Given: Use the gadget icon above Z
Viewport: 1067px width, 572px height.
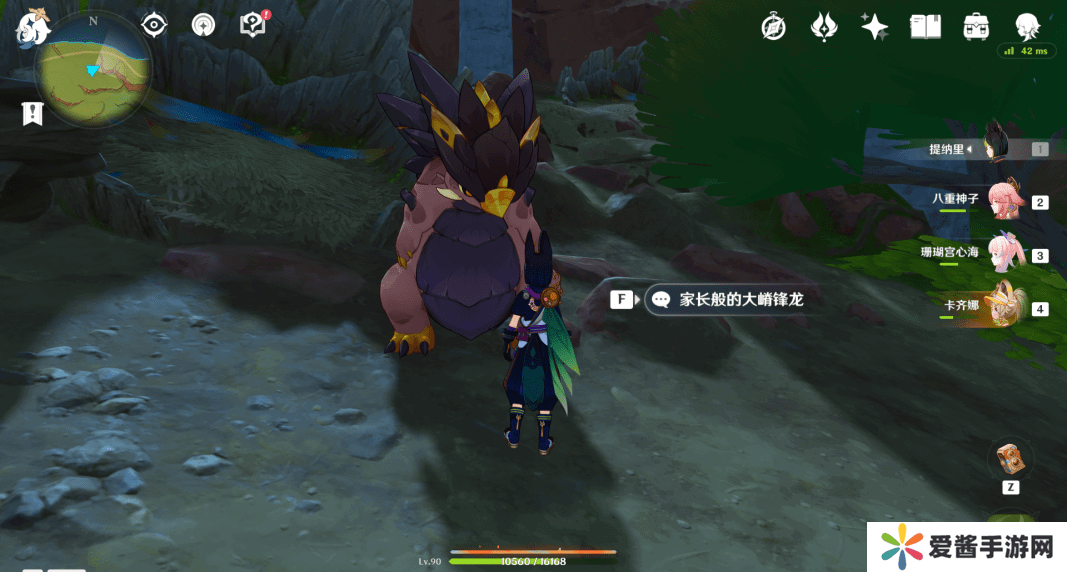Looking at the screenshot, I should point(1009,459).
